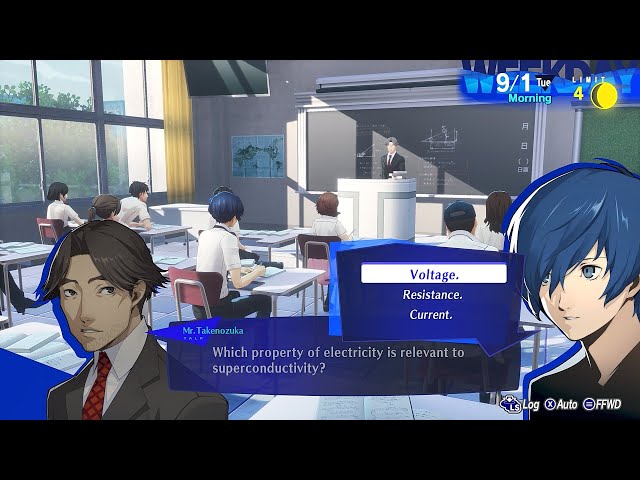
Task: Select Resistance as the answer
Action: 432,295
